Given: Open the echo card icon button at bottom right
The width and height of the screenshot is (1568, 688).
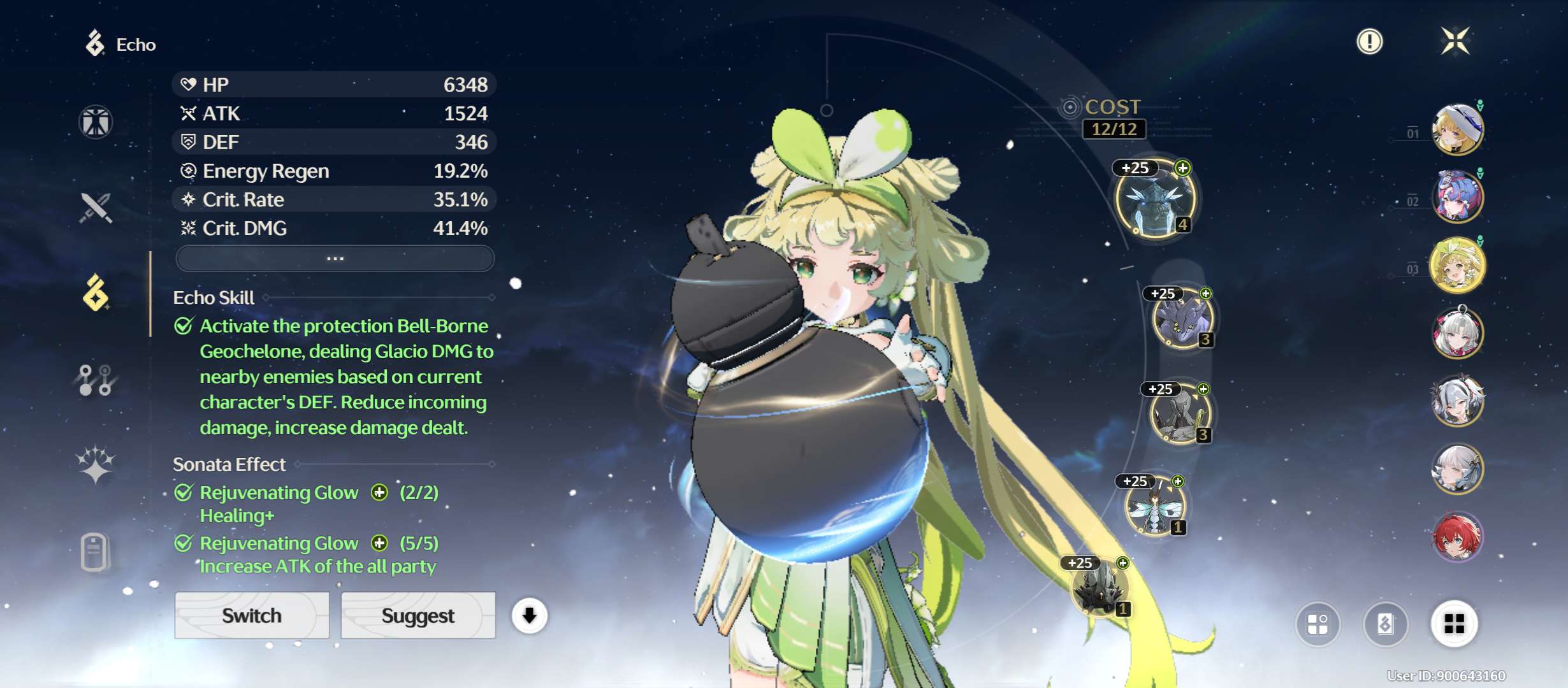Looking at the screenshot, I should [x=1385, y=624].
